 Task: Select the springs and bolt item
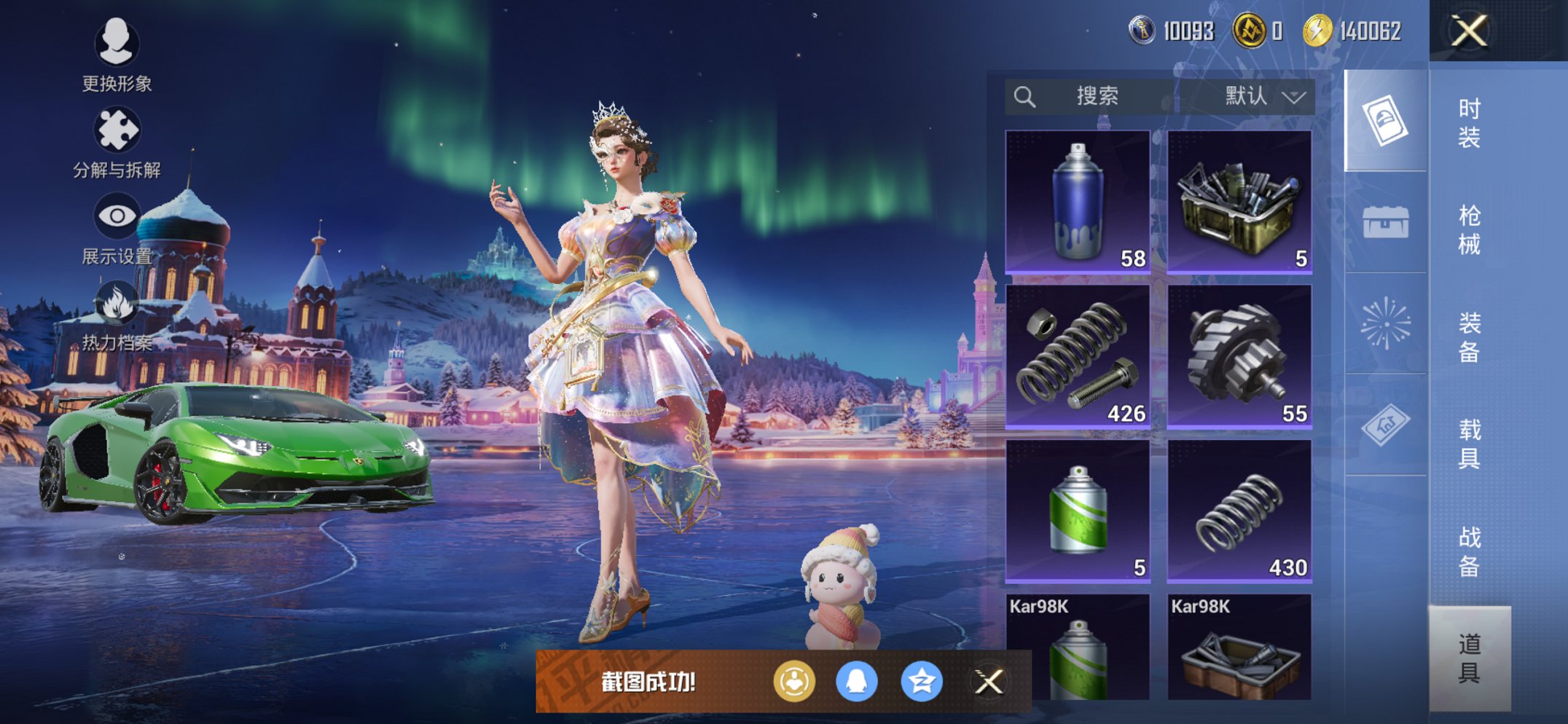coord(1078,356)
